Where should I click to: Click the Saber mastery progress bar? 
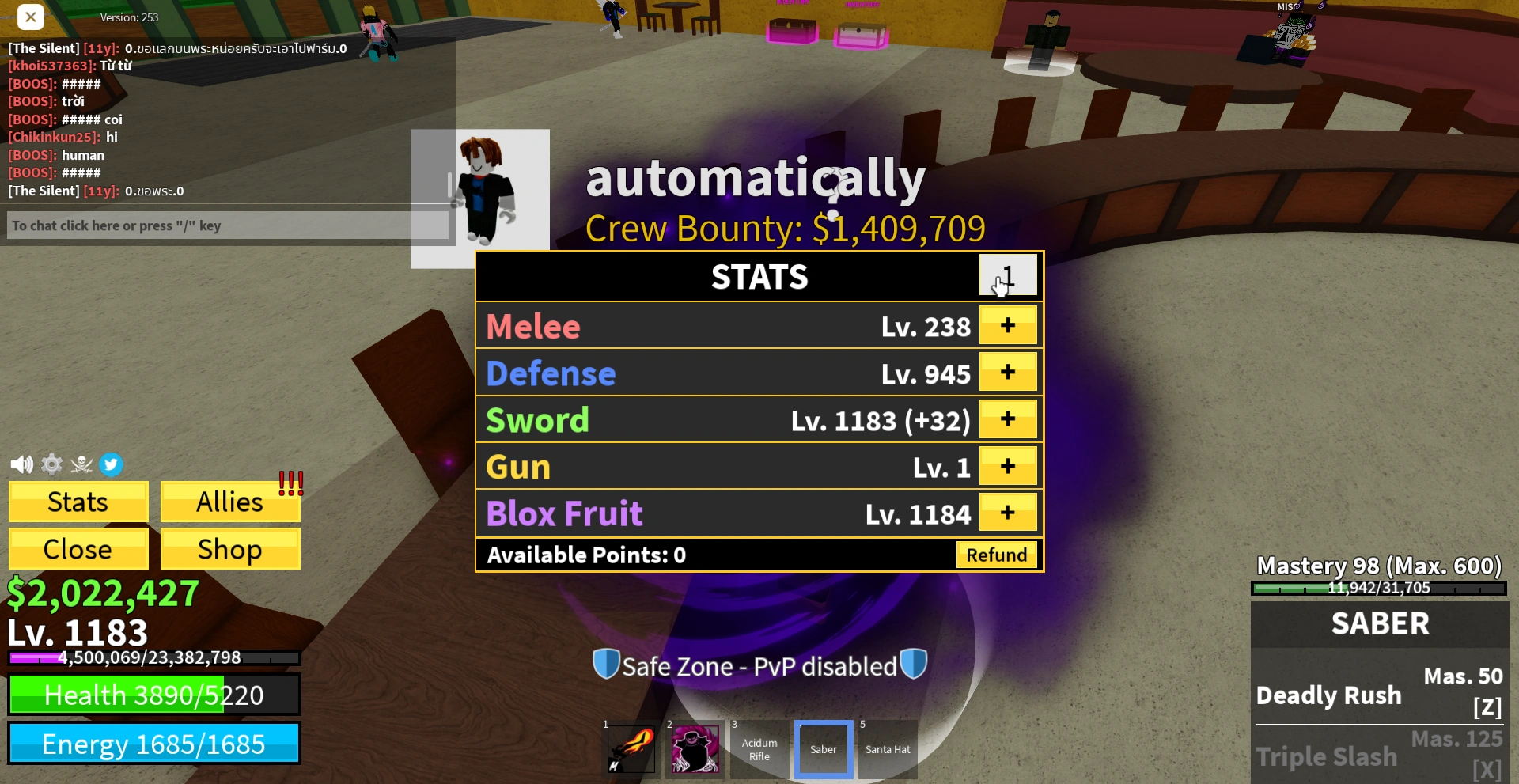[1378, 588]
